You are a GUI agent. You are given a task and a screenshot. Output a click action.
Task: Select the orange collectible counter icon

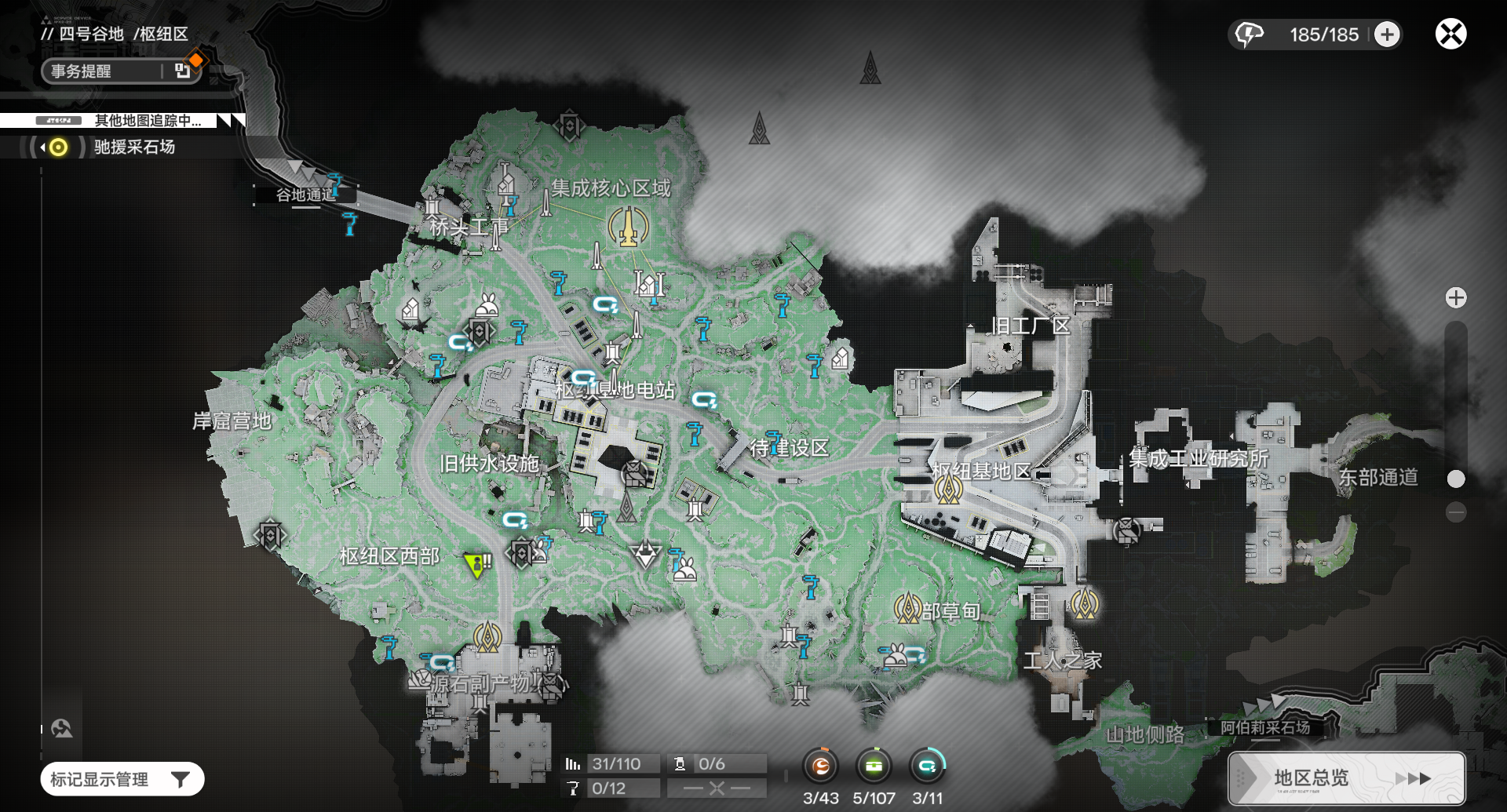(x=821, y=766)
